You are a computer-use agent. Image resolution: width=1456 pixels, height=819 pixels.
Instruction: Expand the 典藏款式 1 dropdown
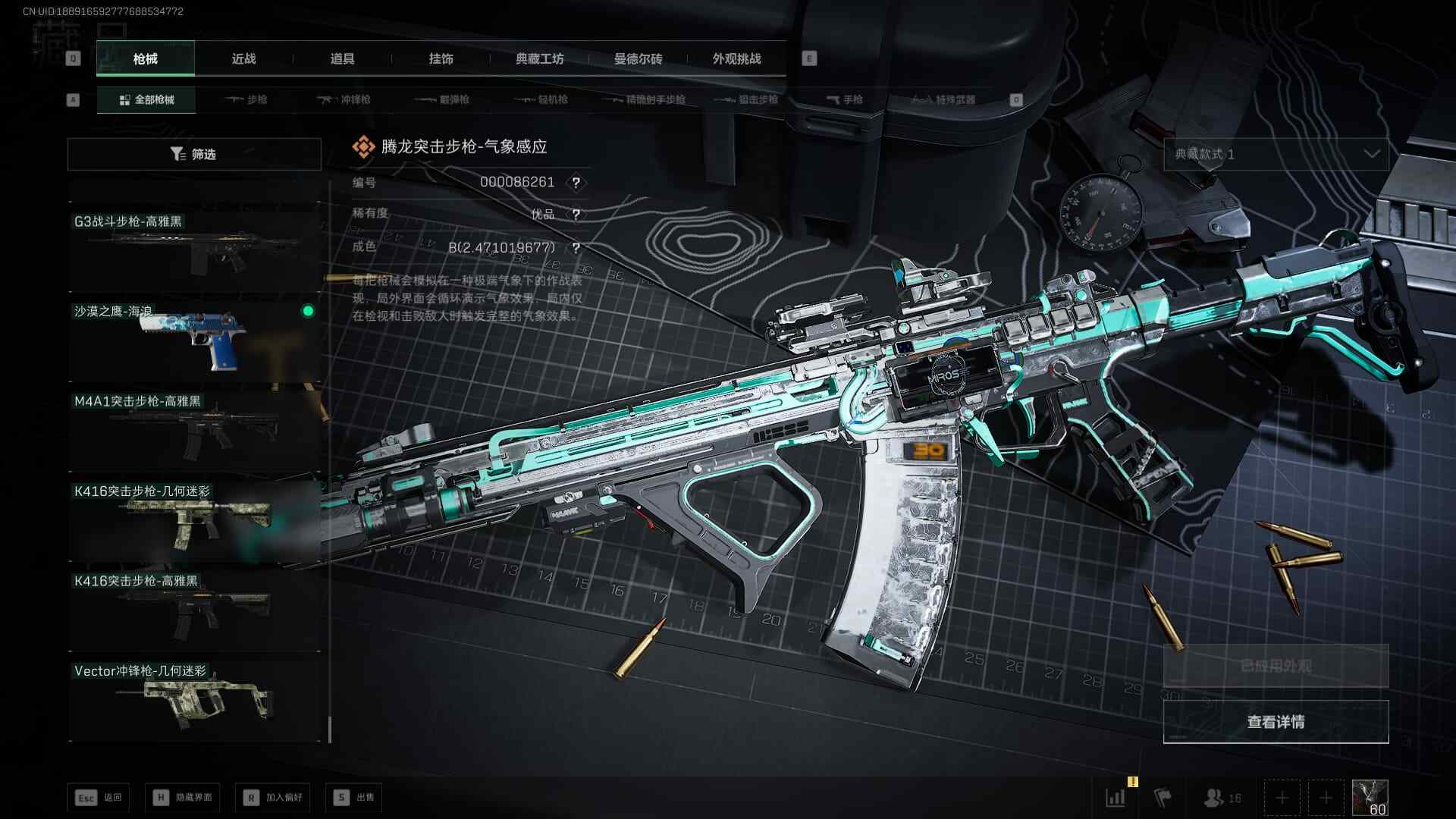pyautogui.click(x=1276, y=154)
